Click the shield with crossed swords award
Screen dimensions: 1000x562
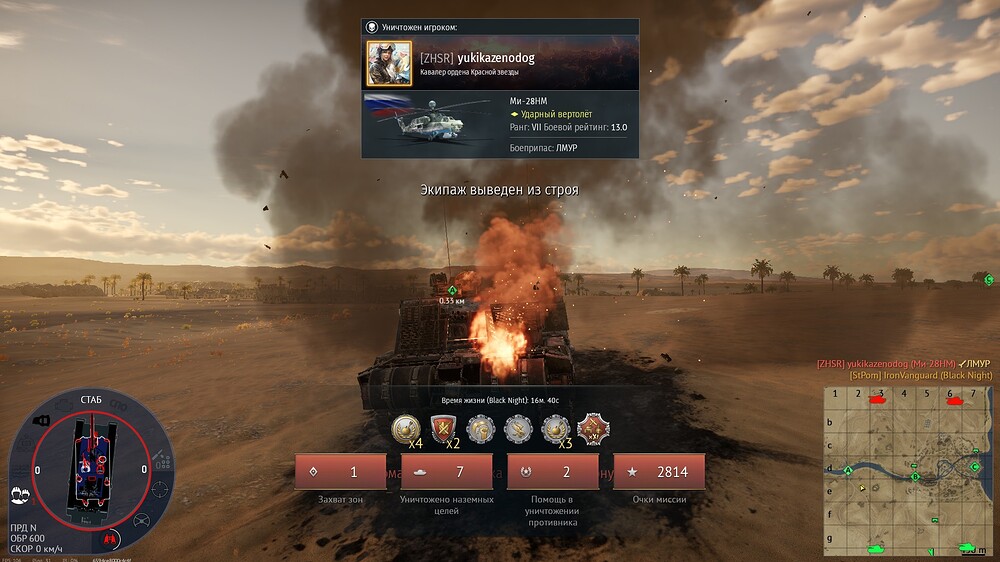tap(444, 429)
